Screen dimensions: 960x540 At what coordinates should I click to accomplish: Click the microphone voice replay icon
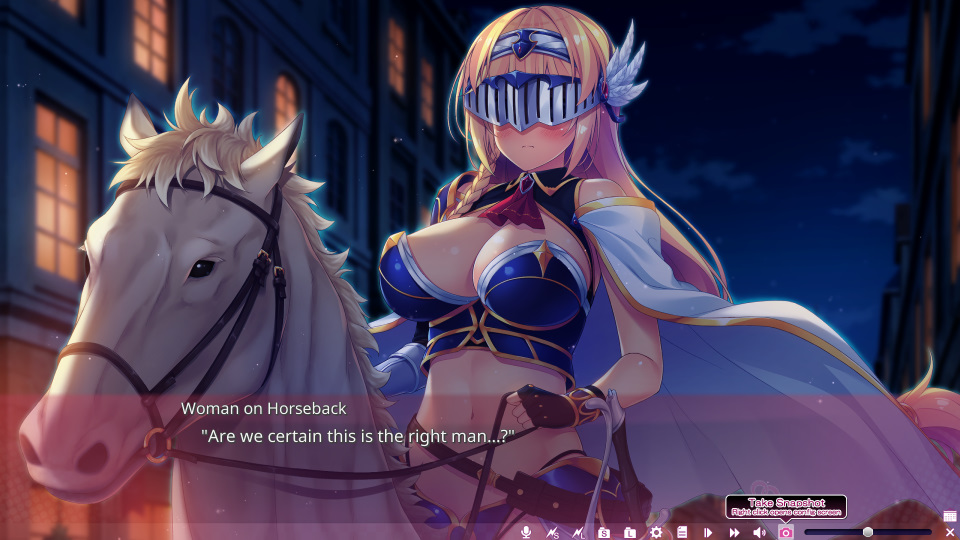(526, 532)
